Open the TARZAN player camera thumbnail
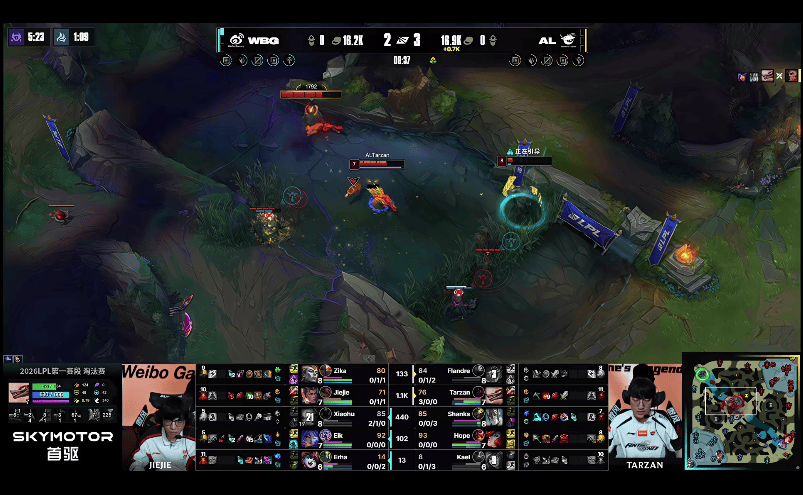This screenshot has width=803, height=495. pos(644,418)
